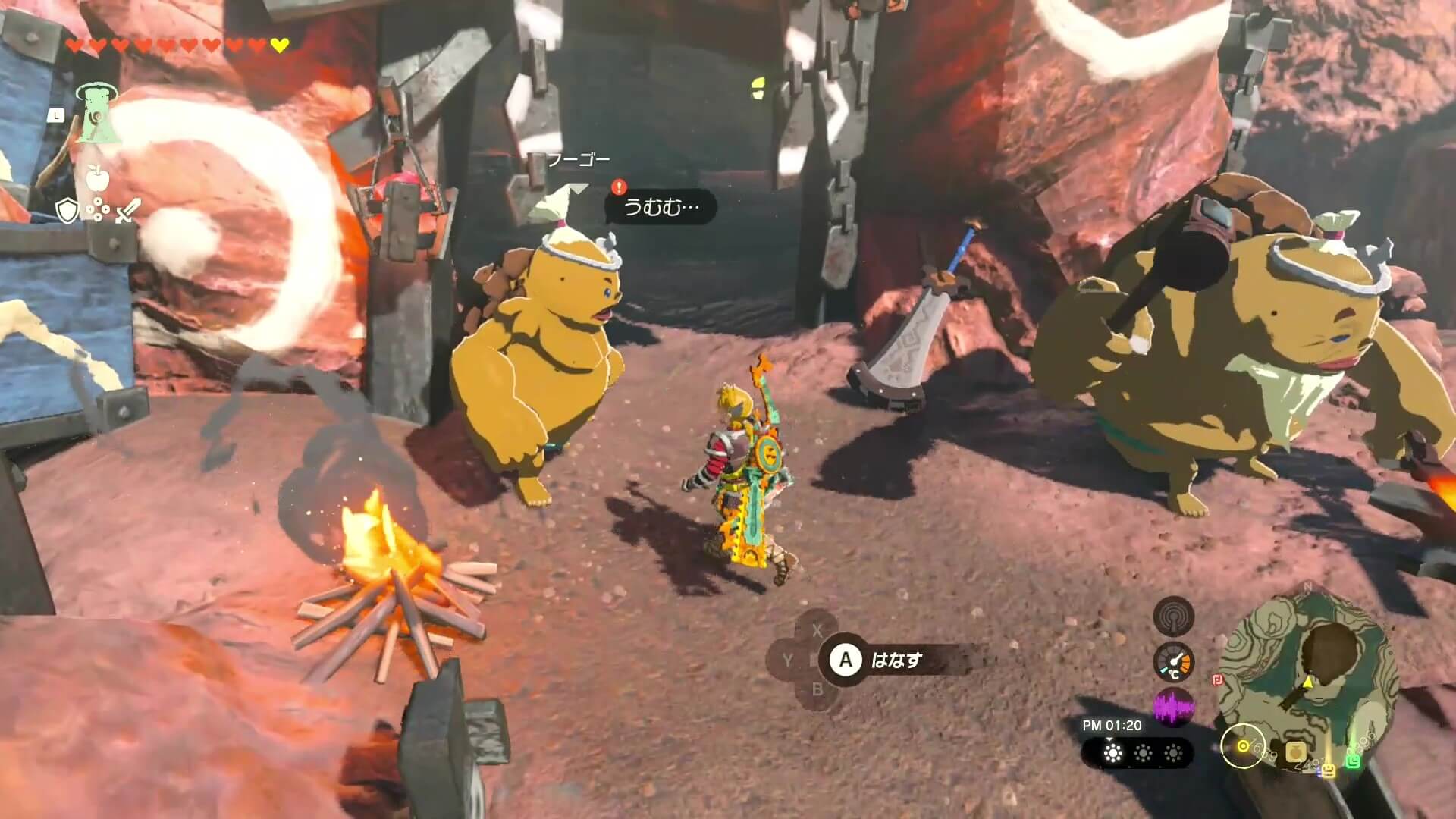
Task: Click the red shrine marker beside minimap
Action: (1216, 679)
